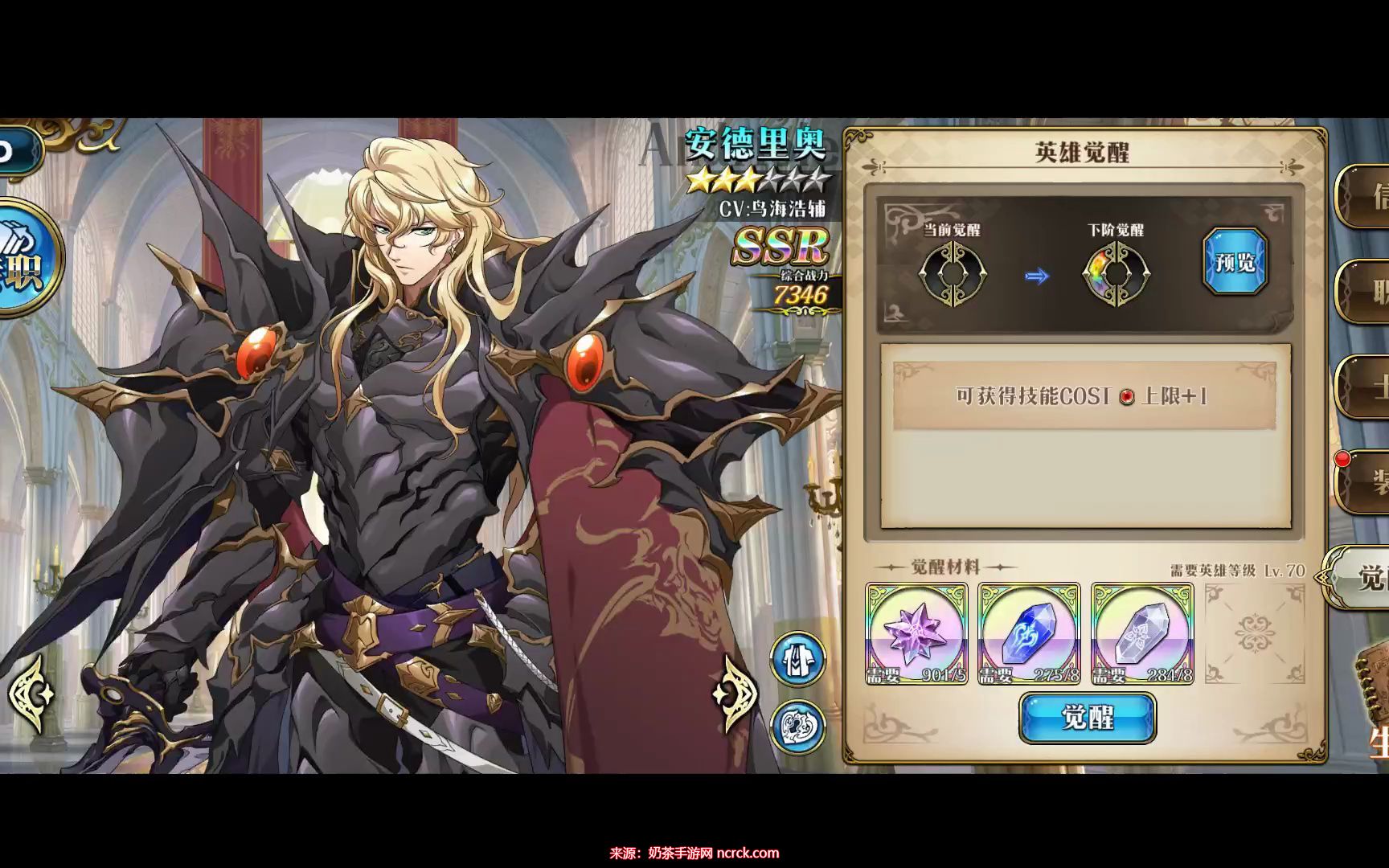Viewport: 1389px width, 868px height.
Task: Switch to the 士 soldier tab
Action: tap(1366, 387)
